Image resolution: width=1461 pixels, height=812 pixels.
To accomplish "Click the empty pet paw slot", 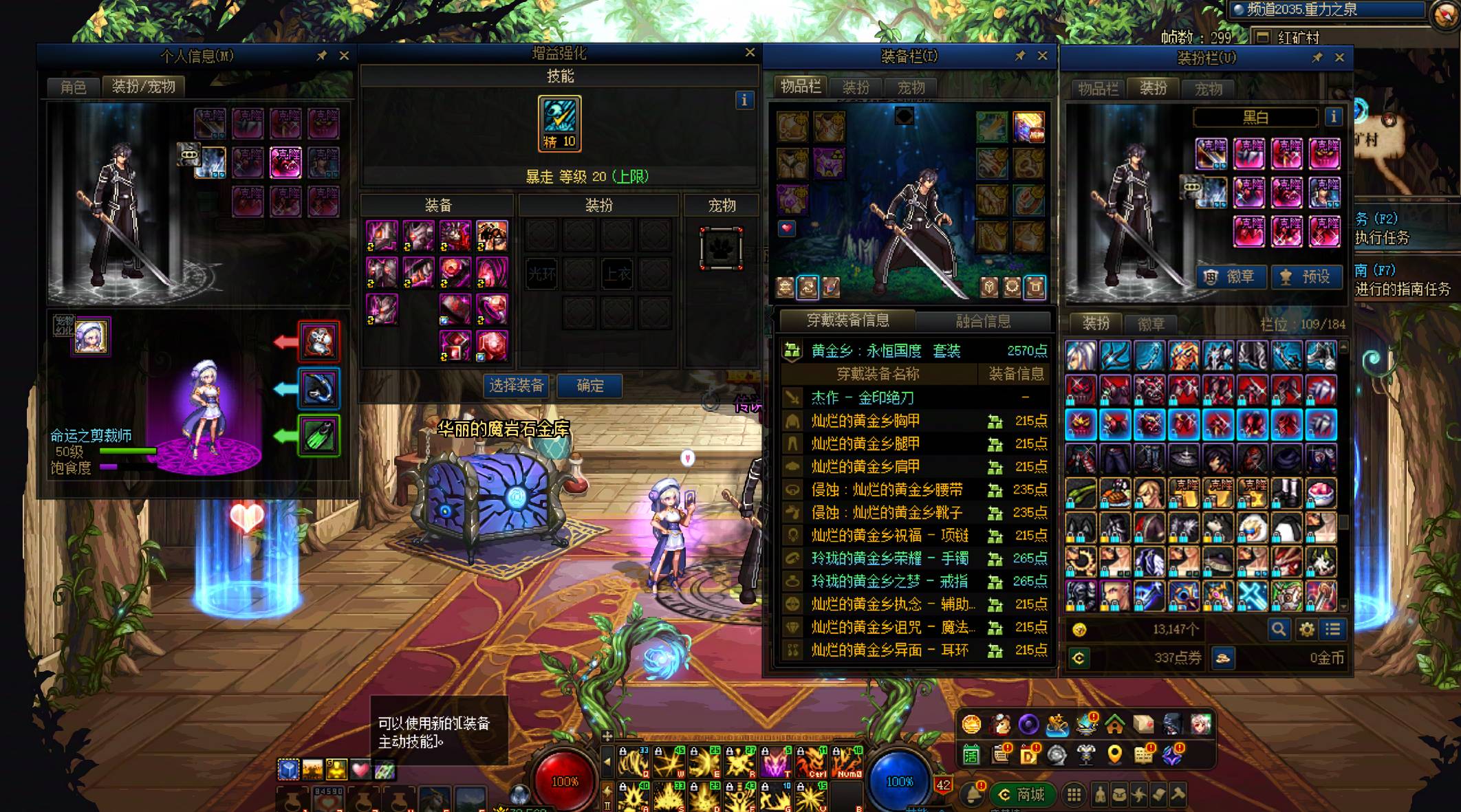I will coord(721,248).
